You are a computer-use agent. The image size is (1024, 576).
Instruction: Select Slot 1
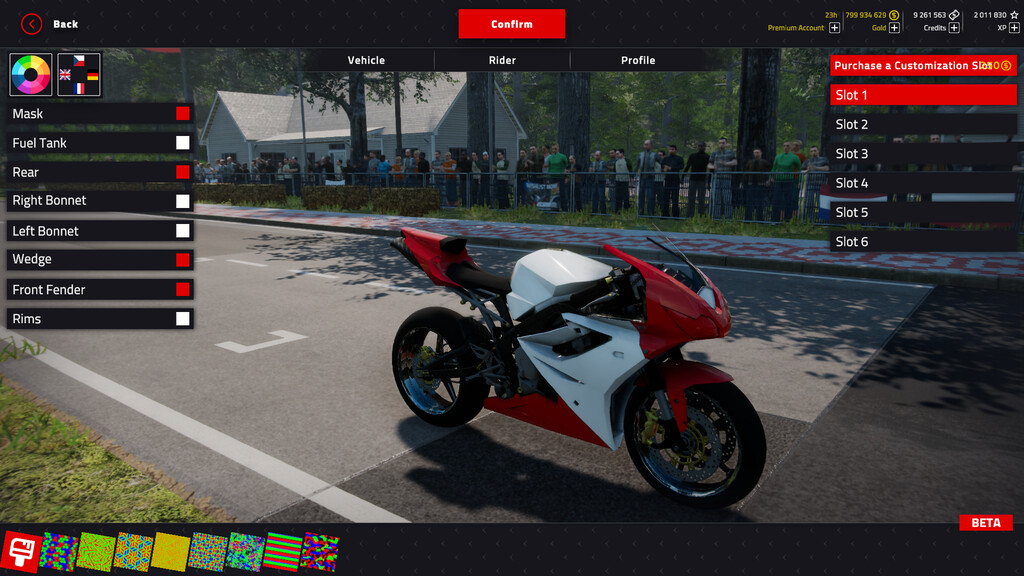tap(923, 95)
